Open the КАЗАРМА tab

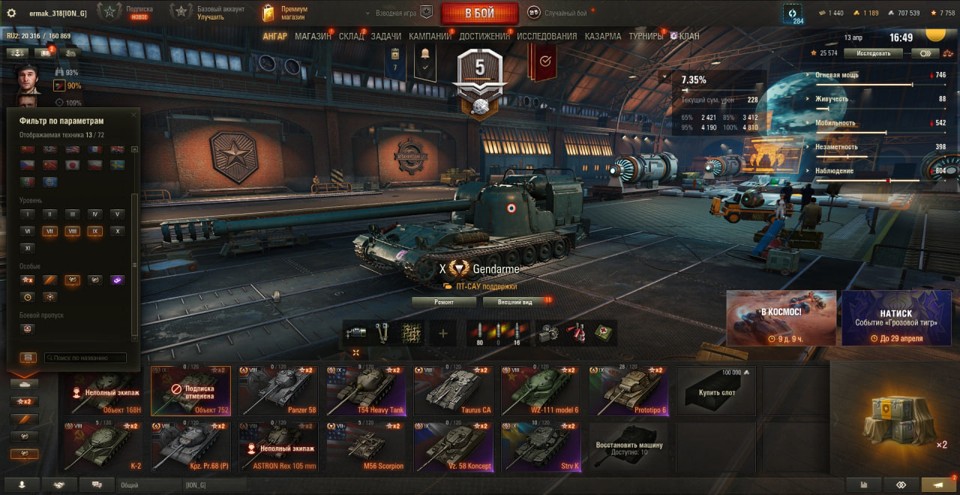coord(603,36)
